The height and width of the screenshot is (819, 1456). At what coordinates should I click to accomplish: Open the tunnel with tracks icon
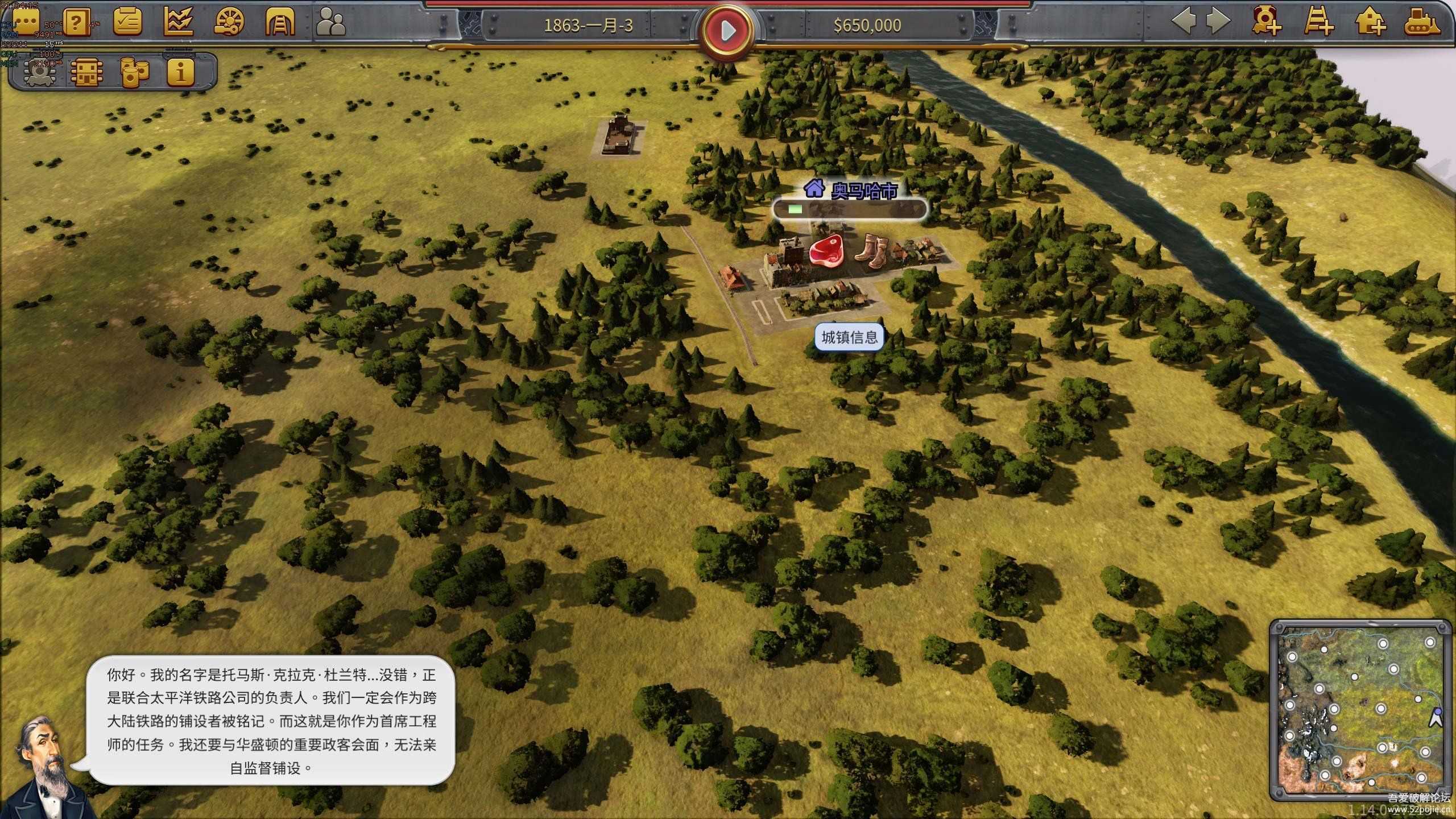click(x=280, y=23)
